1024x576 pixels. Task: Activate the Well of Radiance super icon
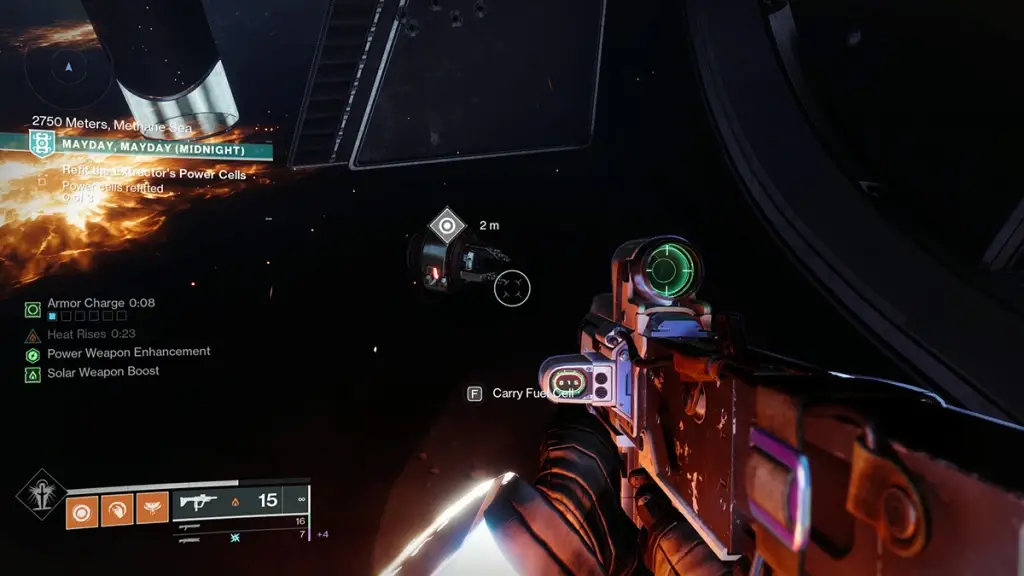pyautogui.click(x=41, y=494)
